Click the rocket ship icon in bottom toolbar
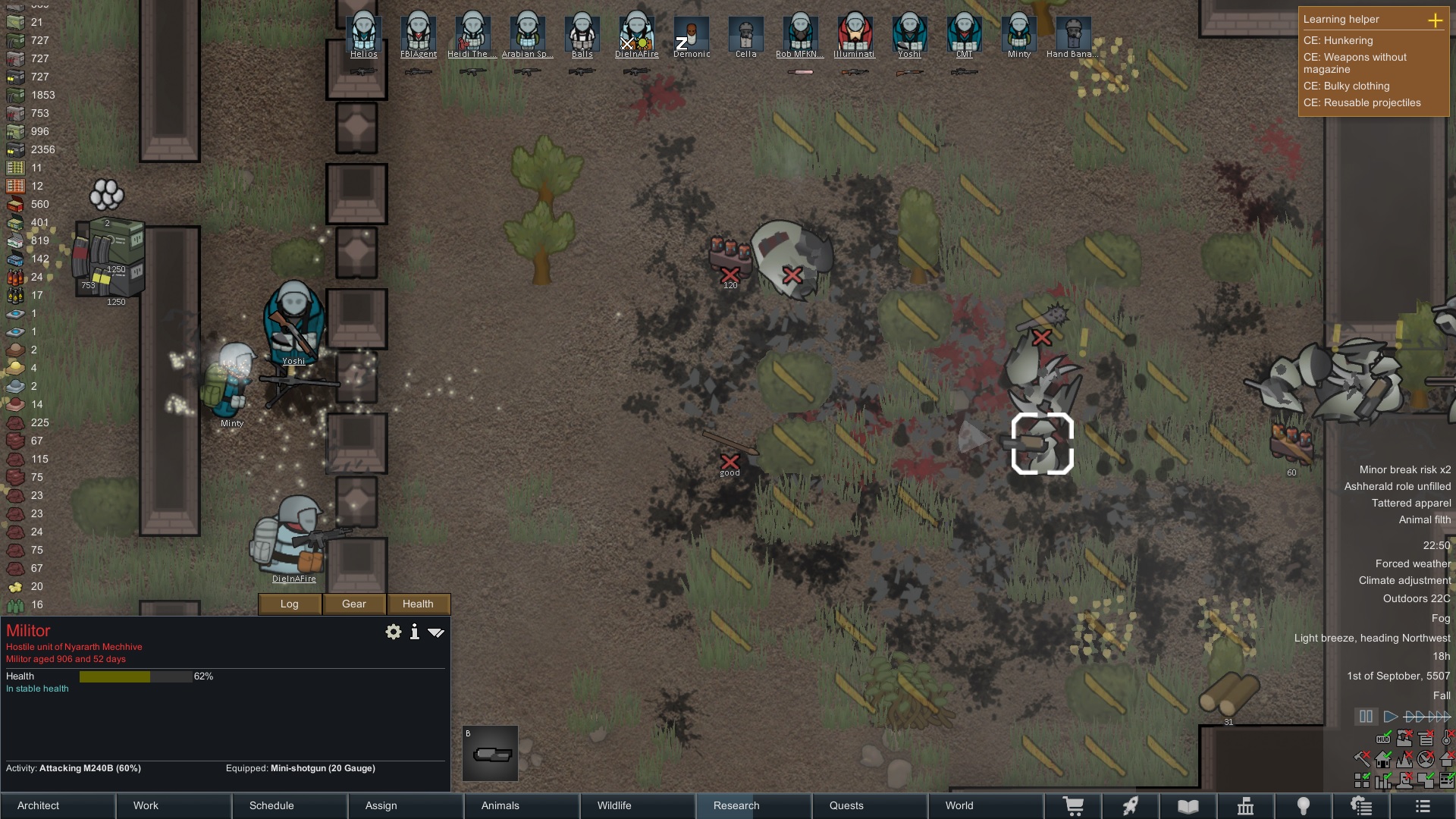Screen dimensions: 1456x819 [1131, 806]
